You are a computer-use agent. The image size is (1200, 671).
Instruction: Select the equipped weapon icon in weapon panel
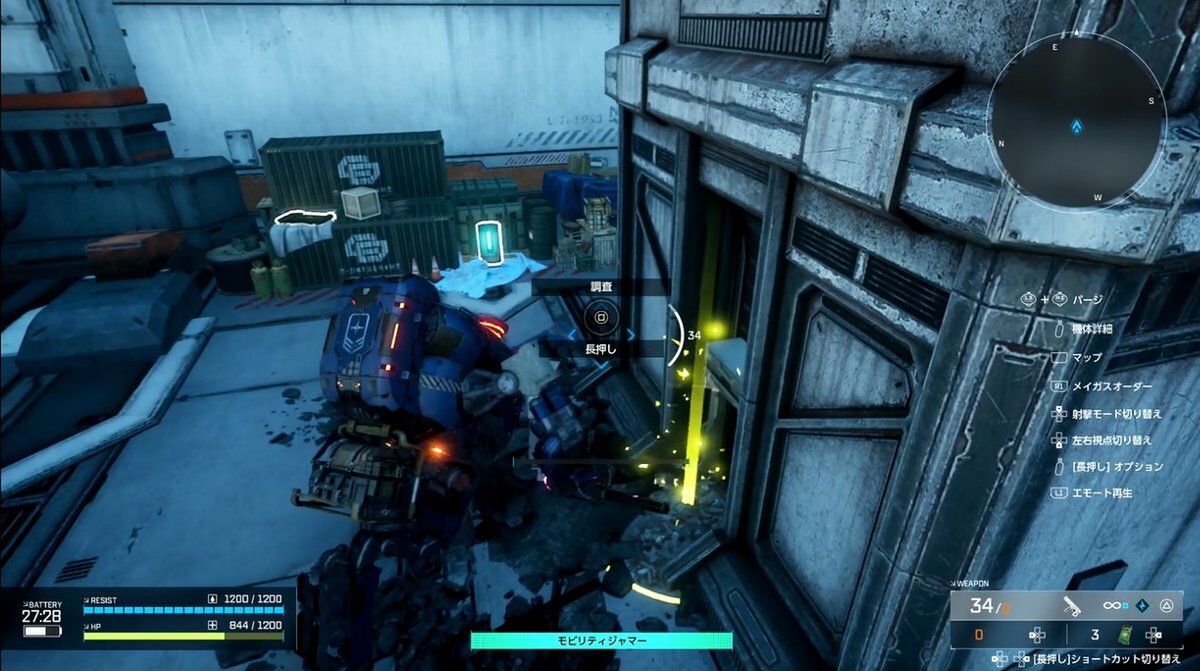[1071, 605]
